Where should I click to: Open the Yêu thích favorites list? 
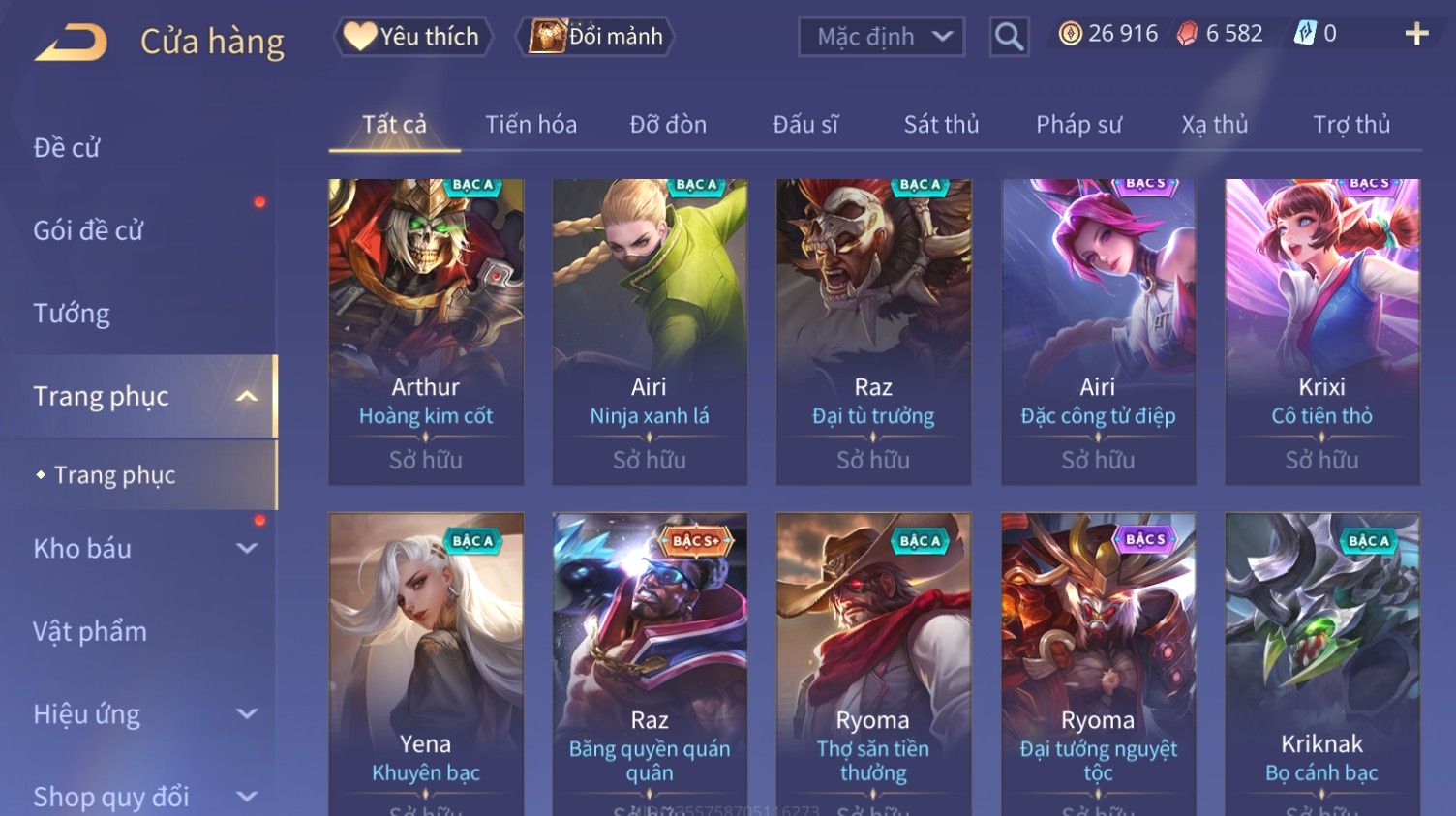413,37
